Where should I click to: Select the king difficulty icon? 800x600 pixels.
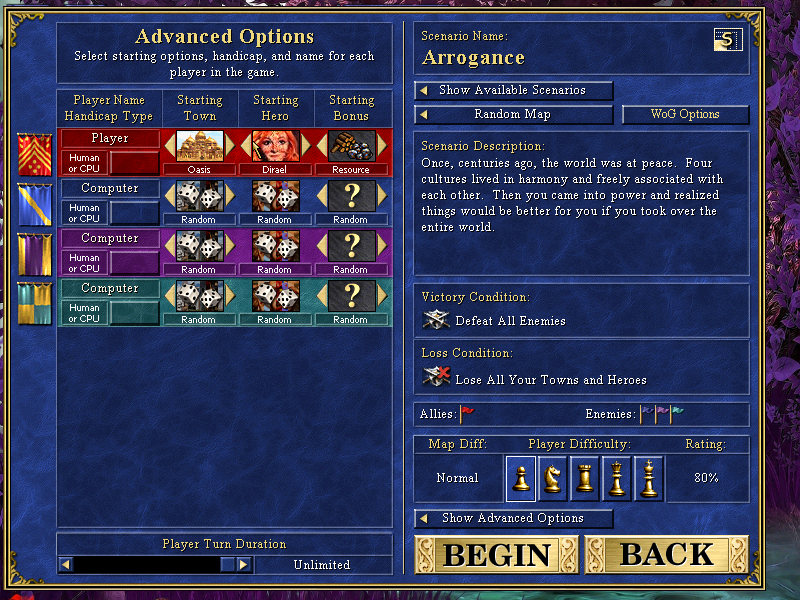tap(649, 478)
